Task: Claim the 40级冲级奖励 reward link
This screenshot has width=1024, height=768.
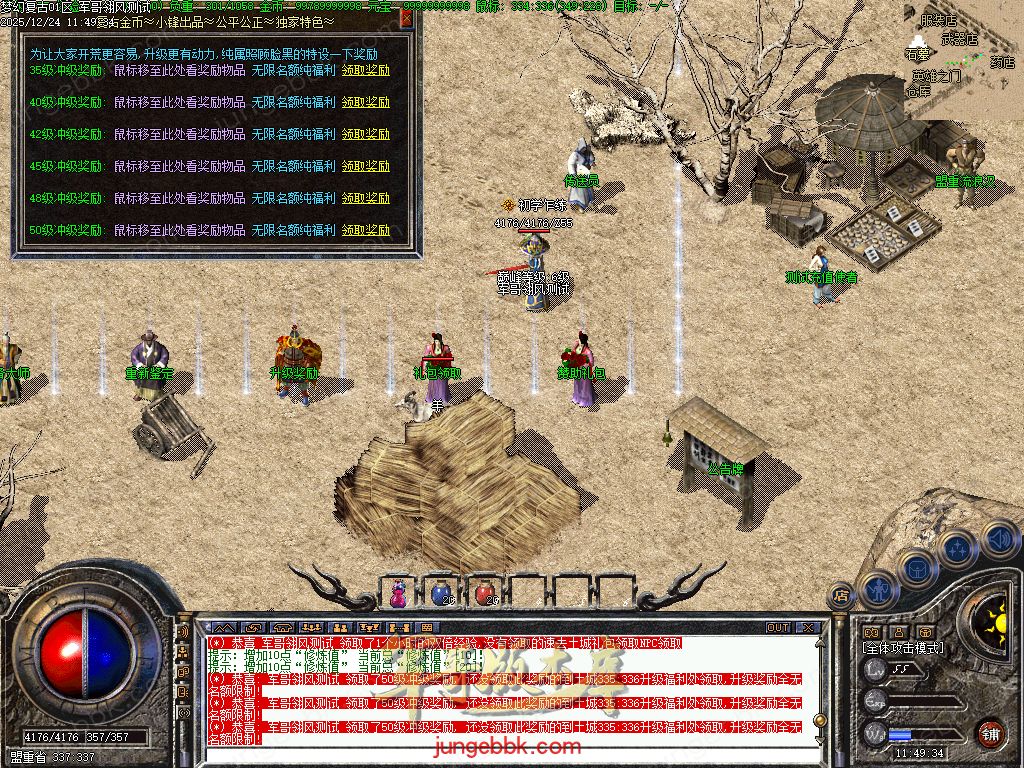Action: (x=365, y=102)
